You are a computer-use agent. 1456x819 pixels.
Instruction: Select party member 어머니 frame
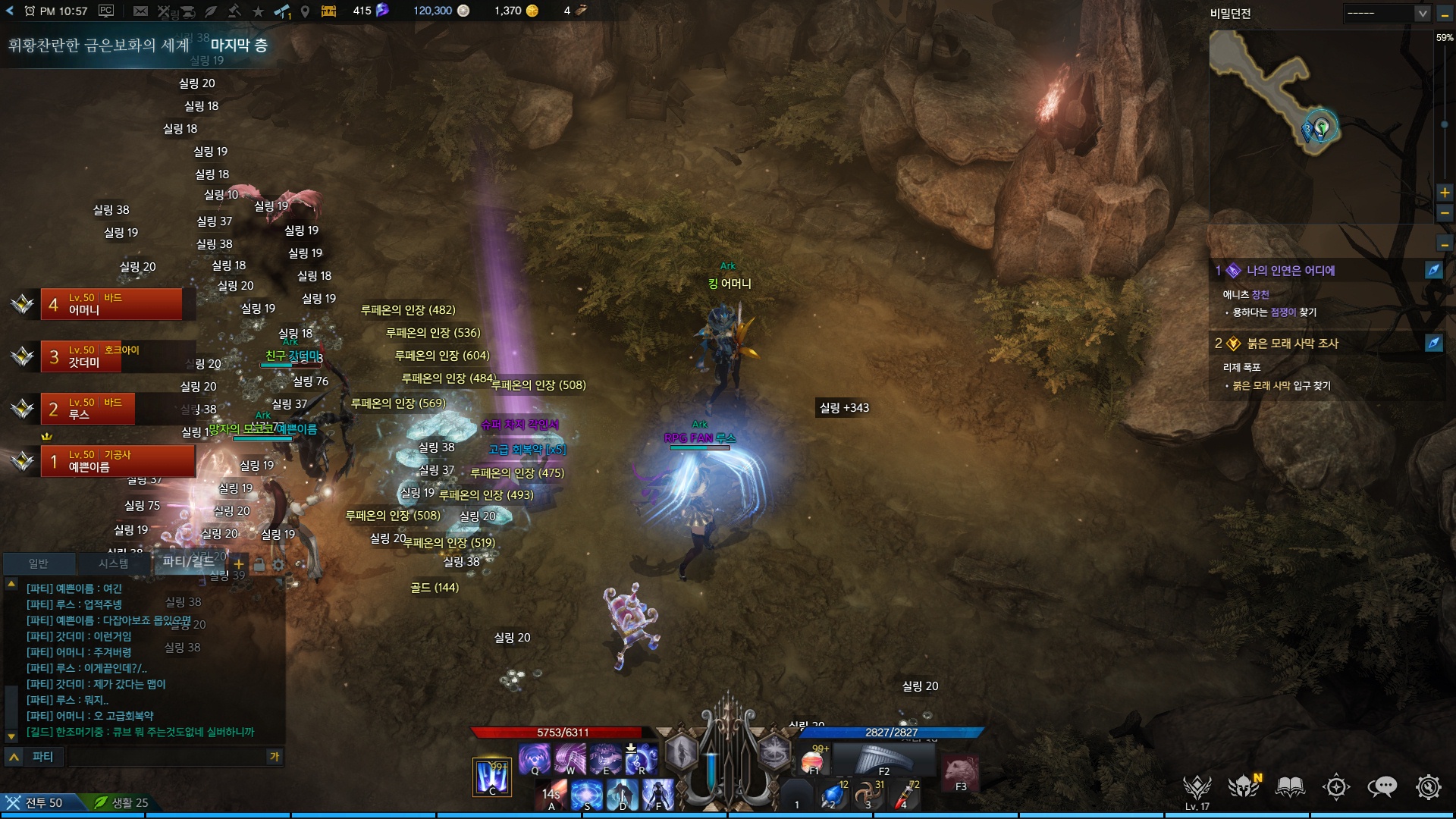coord(111,304)
